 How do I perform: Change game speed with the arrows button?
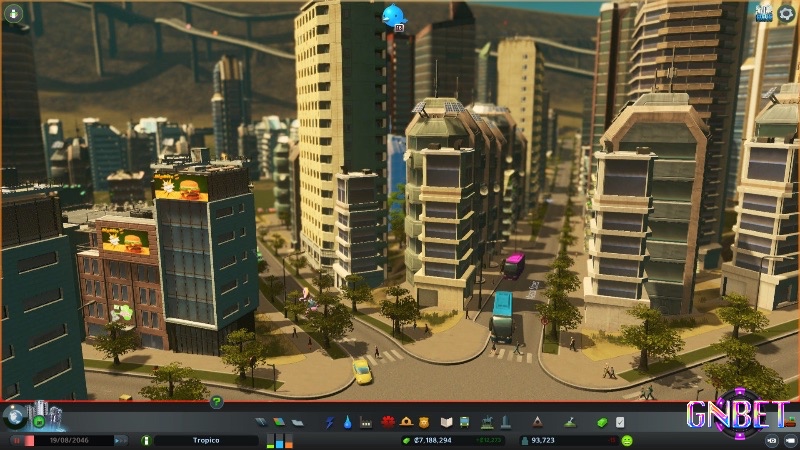pos(119,440)
